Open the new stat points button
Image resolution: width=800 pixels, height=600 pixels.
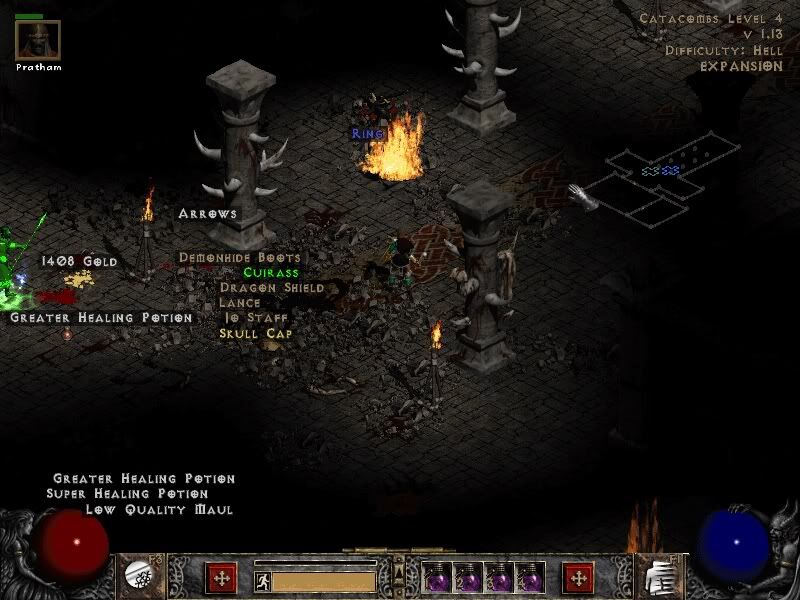220,577
